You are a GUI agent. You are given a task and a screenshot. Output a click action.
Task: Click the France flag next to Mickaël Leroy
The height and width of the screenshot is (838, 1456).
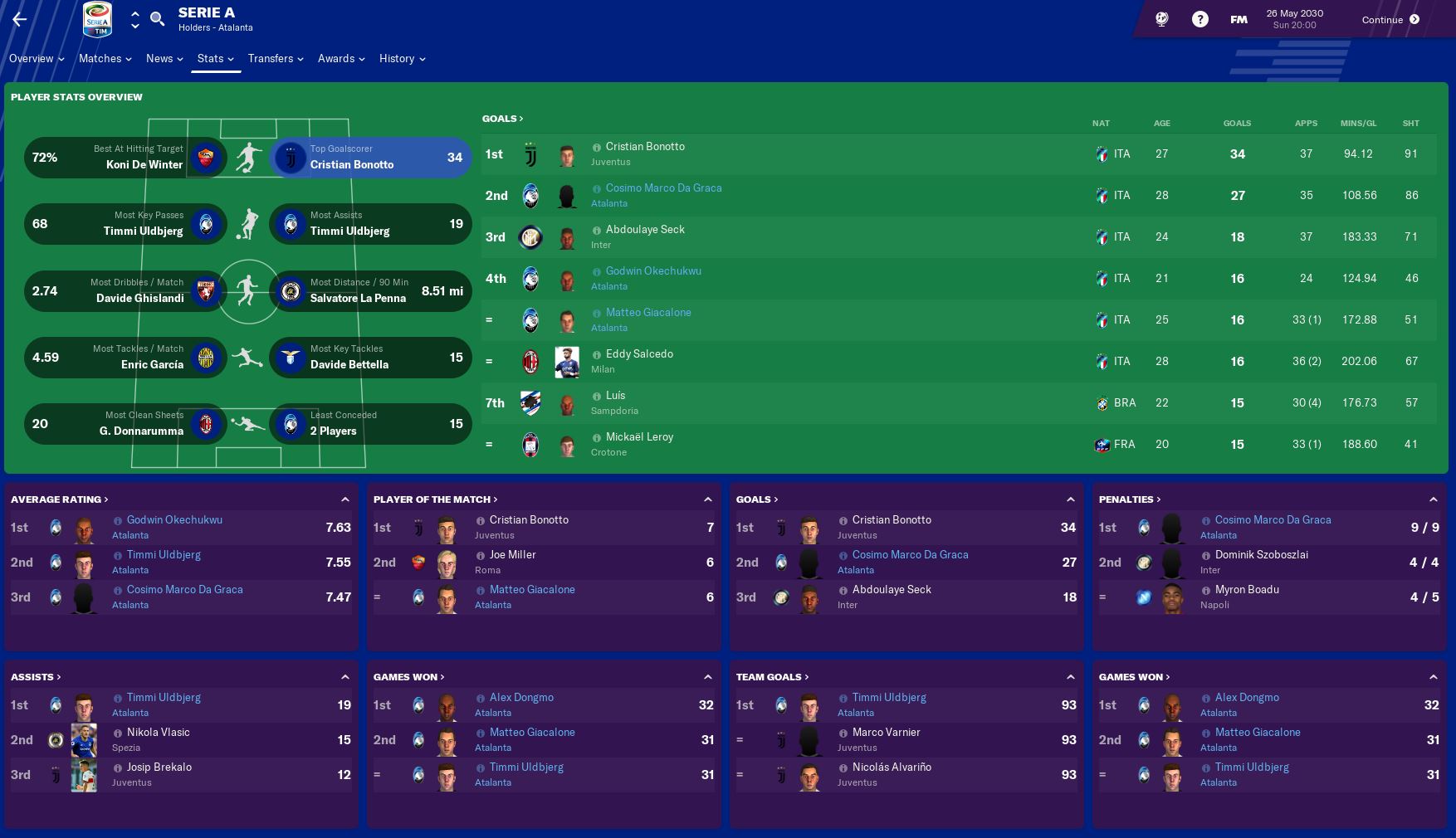pyautogui.click(x=1102, y=445)
